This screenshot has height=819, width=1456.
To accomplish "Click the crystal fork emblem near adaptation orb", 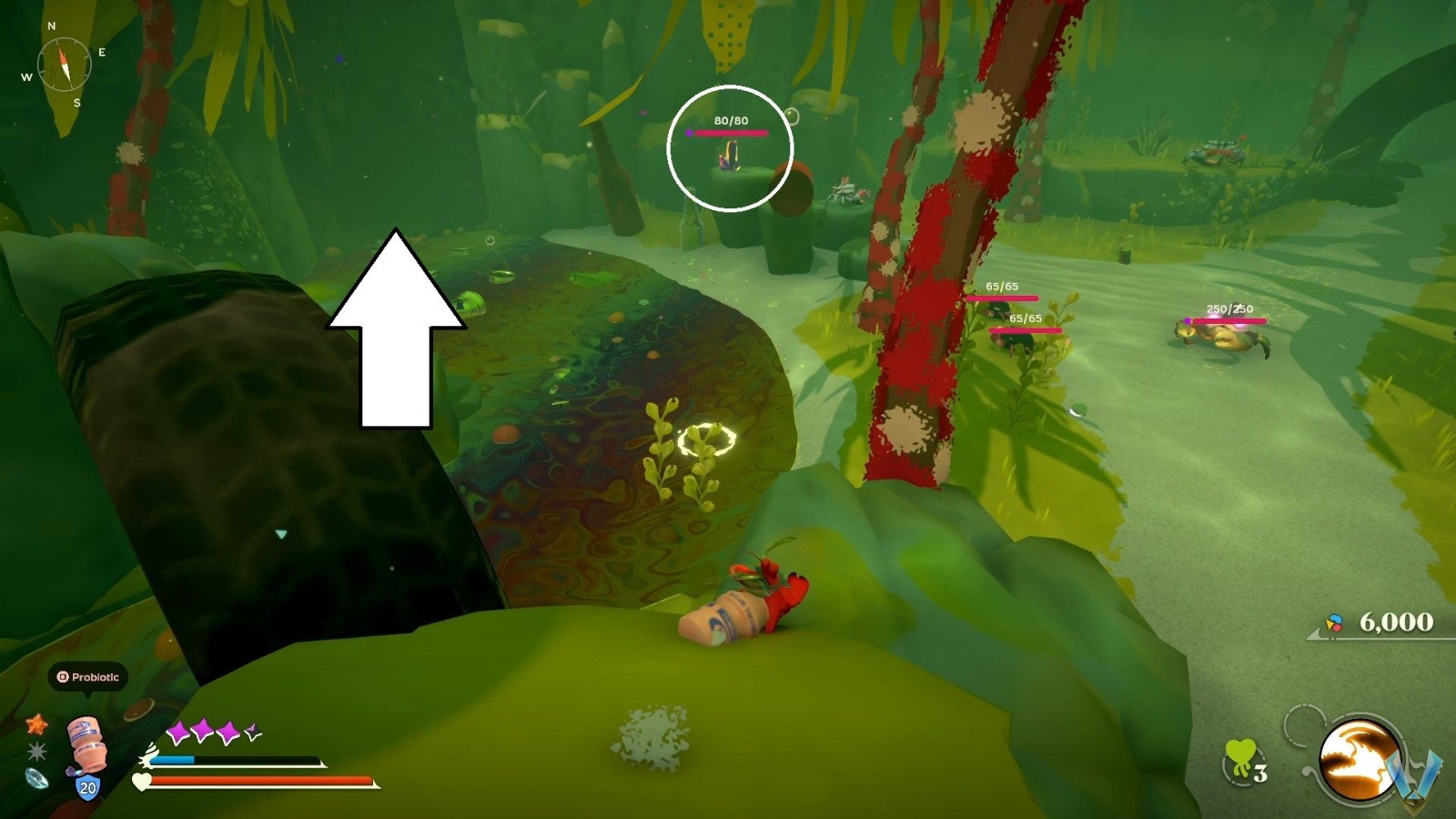I will (x=1410, y=775).
